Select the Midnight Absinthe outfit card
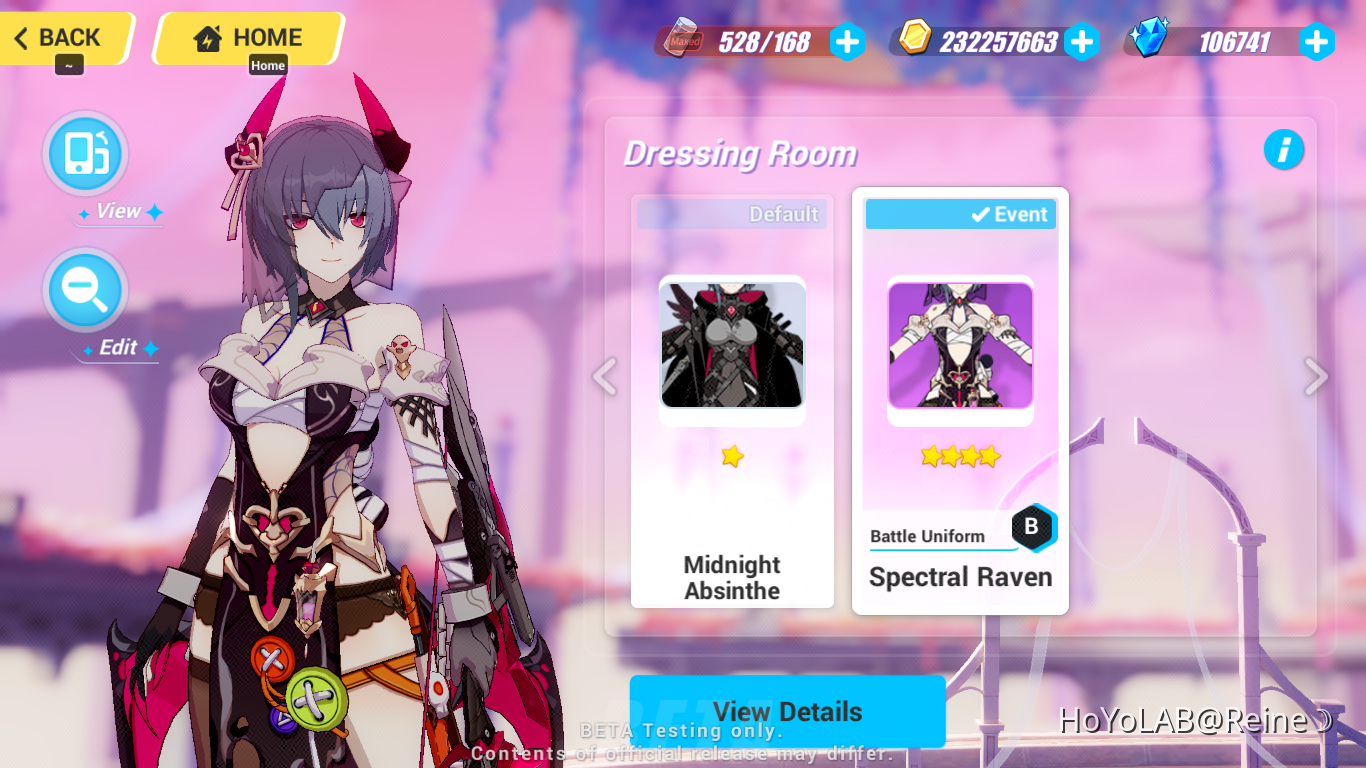The height and width of the screenshot is (768, 1366). click(x=732, y=400)
